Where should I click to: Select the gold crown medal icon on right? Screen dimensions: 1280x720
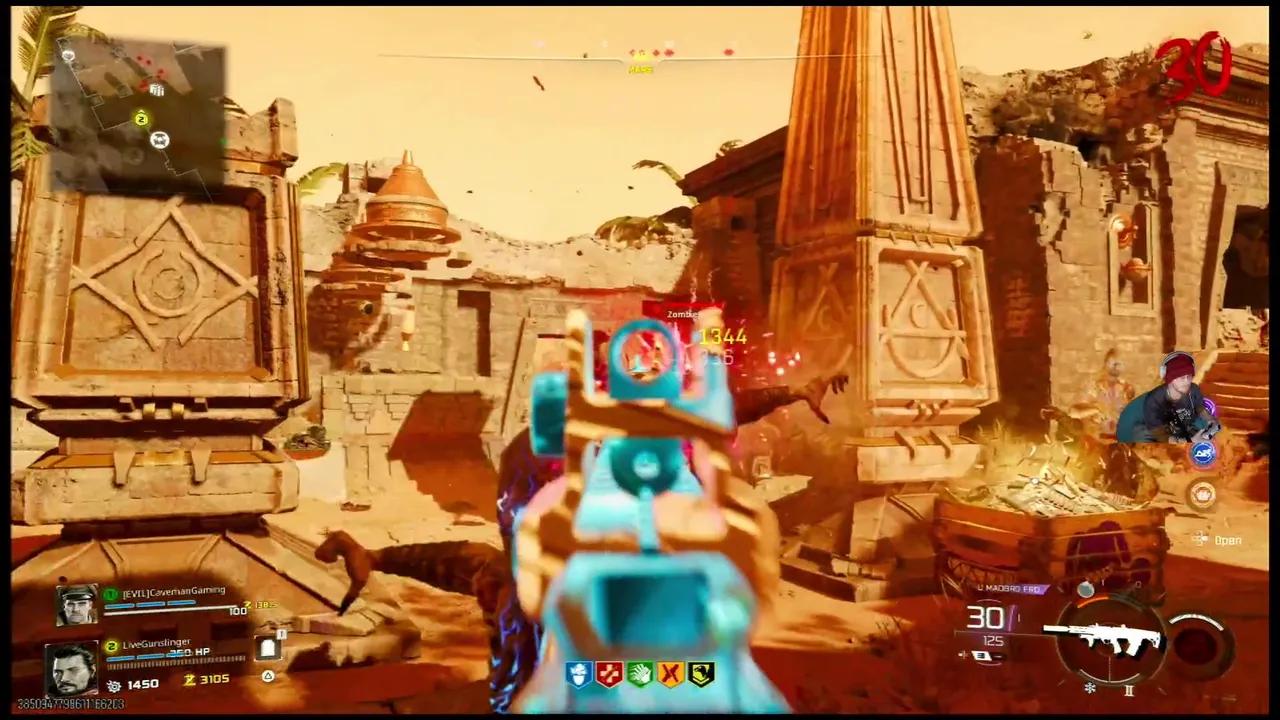point(1201,495)
